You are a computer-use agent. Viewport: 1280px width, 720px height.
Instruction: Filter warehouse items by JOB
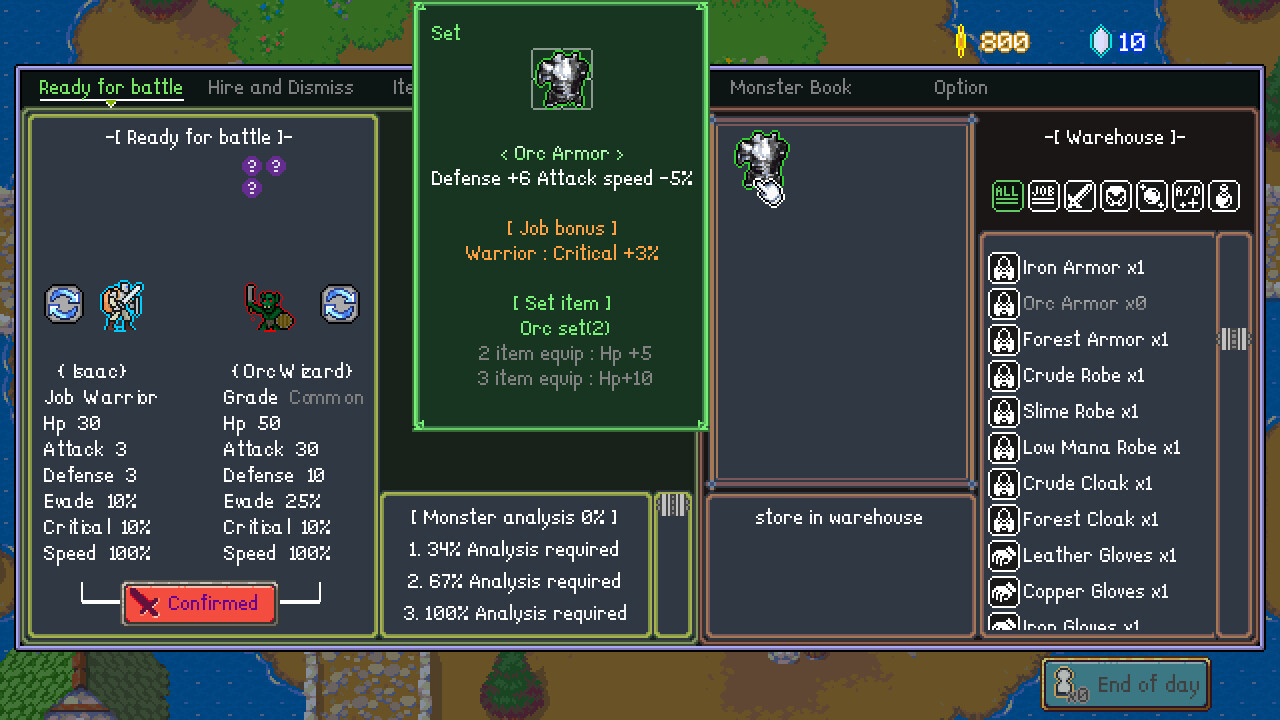coord(1043,196)
